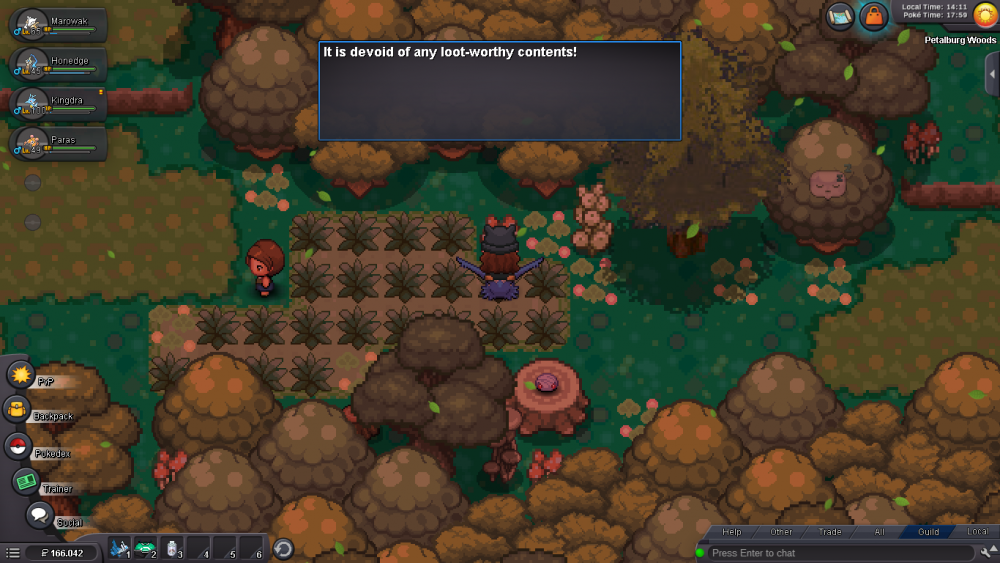Screen dimensions: 1000x563
Task: Open the Backpack
Action: click(x=17, y=409)
